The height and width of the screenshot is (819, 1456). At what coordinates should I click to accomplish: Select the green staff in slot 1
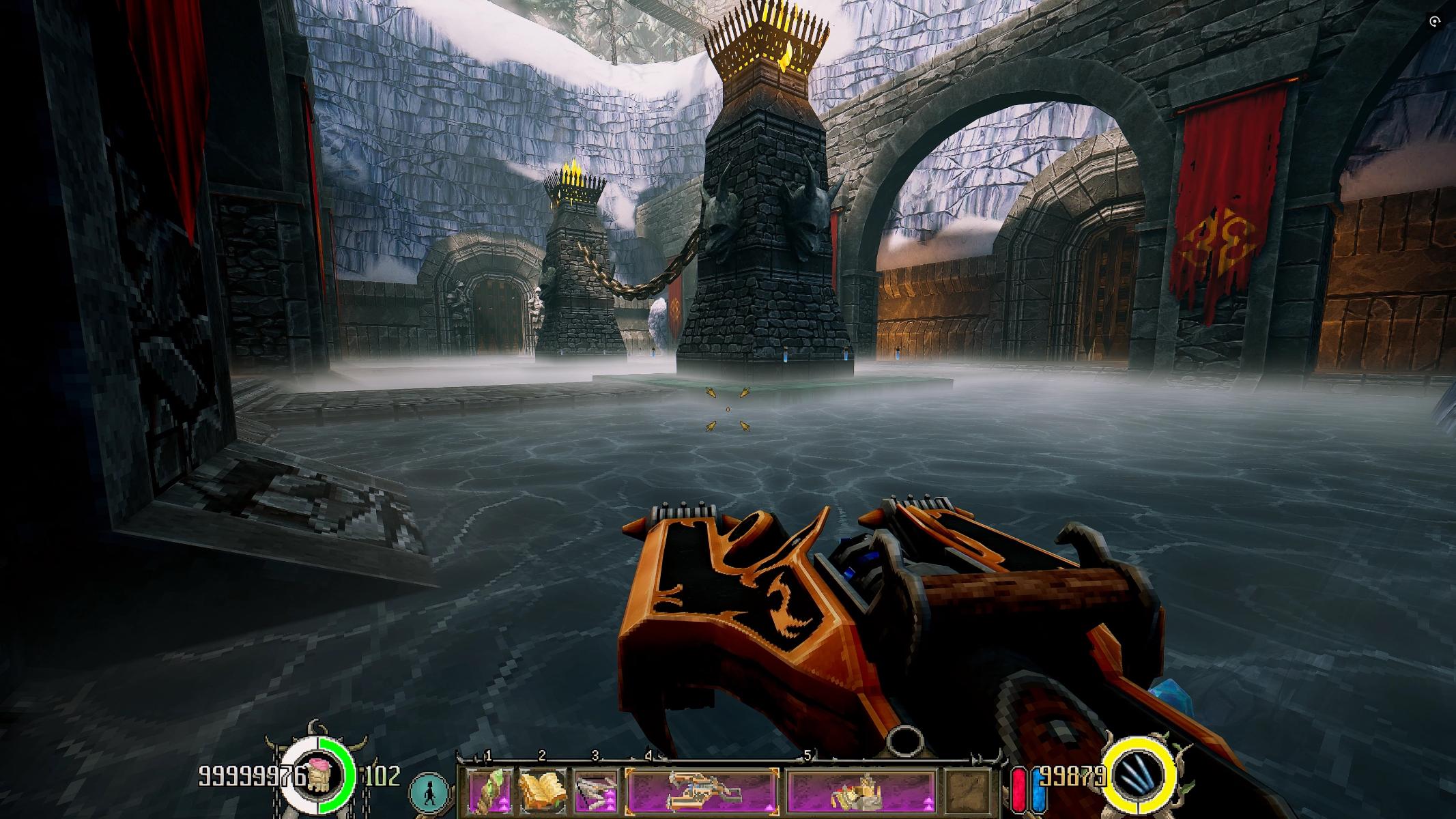[x=491, y=790]
